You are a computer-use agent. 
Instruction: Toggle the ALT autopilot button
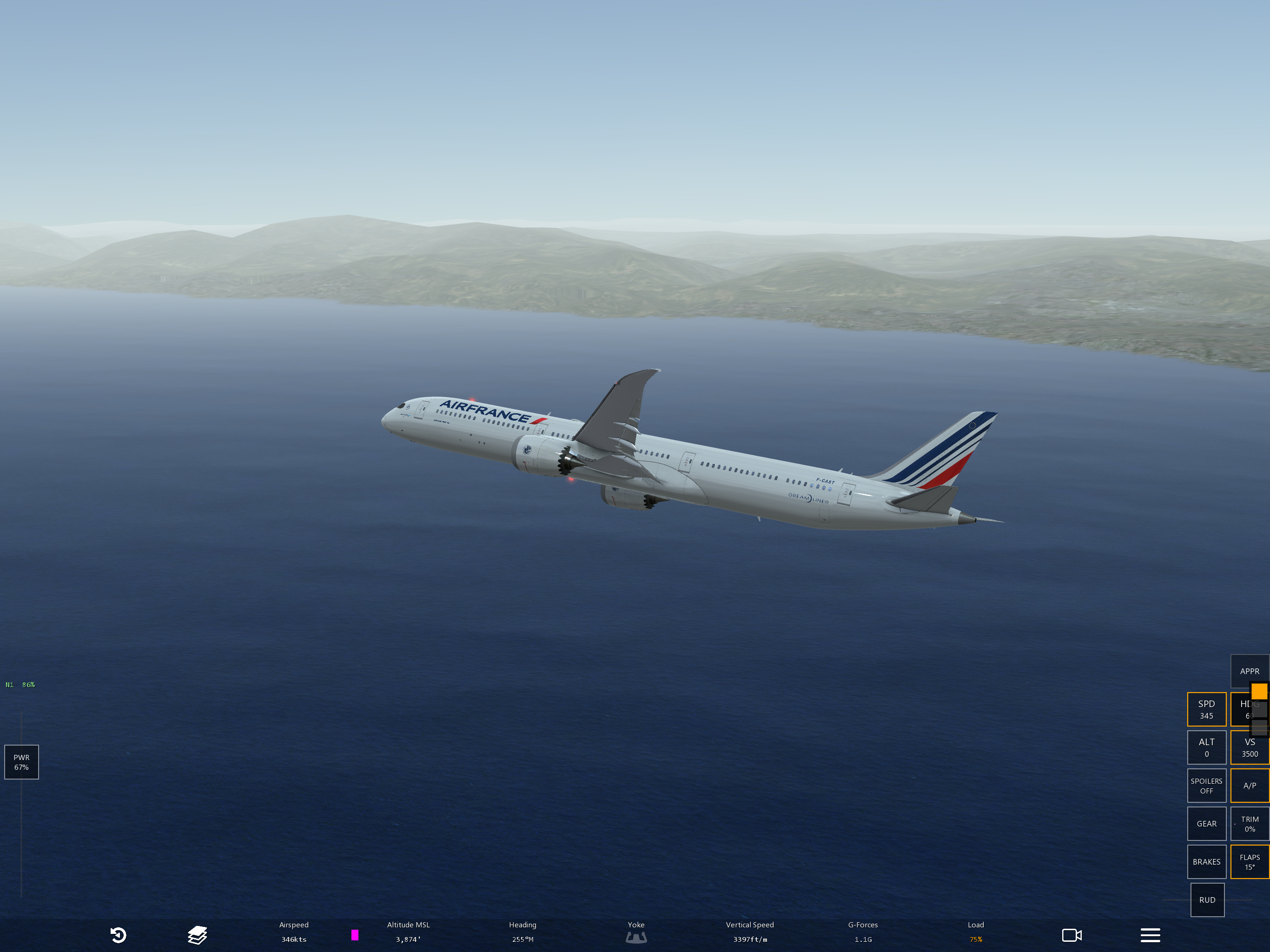tap(1206, 747)
